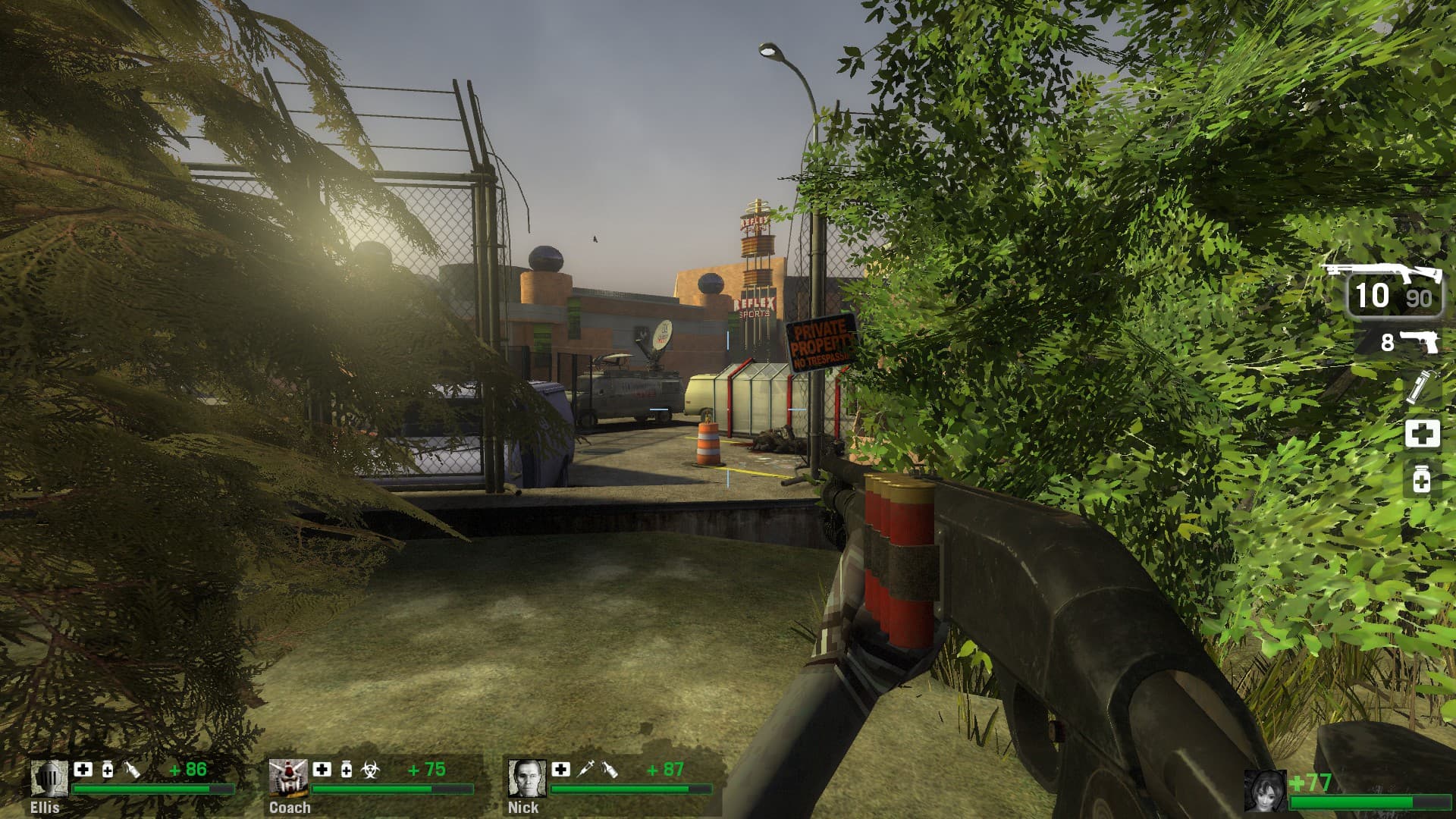Choose the first aid kit slot
This screenshot has width=1456, height=819.
(1422, 435)
